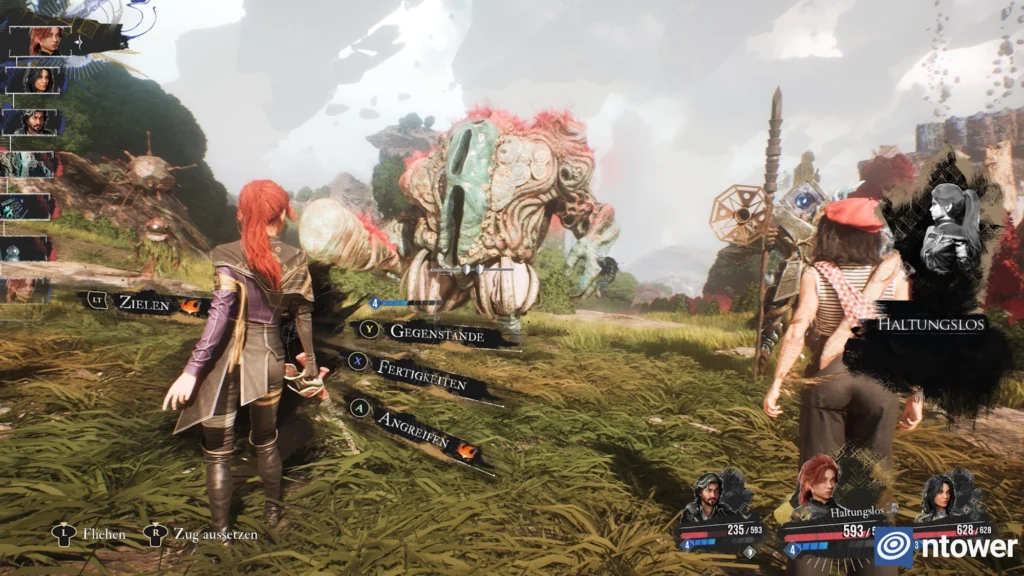Select the bearded man's turn order portrait
This screenshot has height=576, width=1024.
(x=38, y=121)
